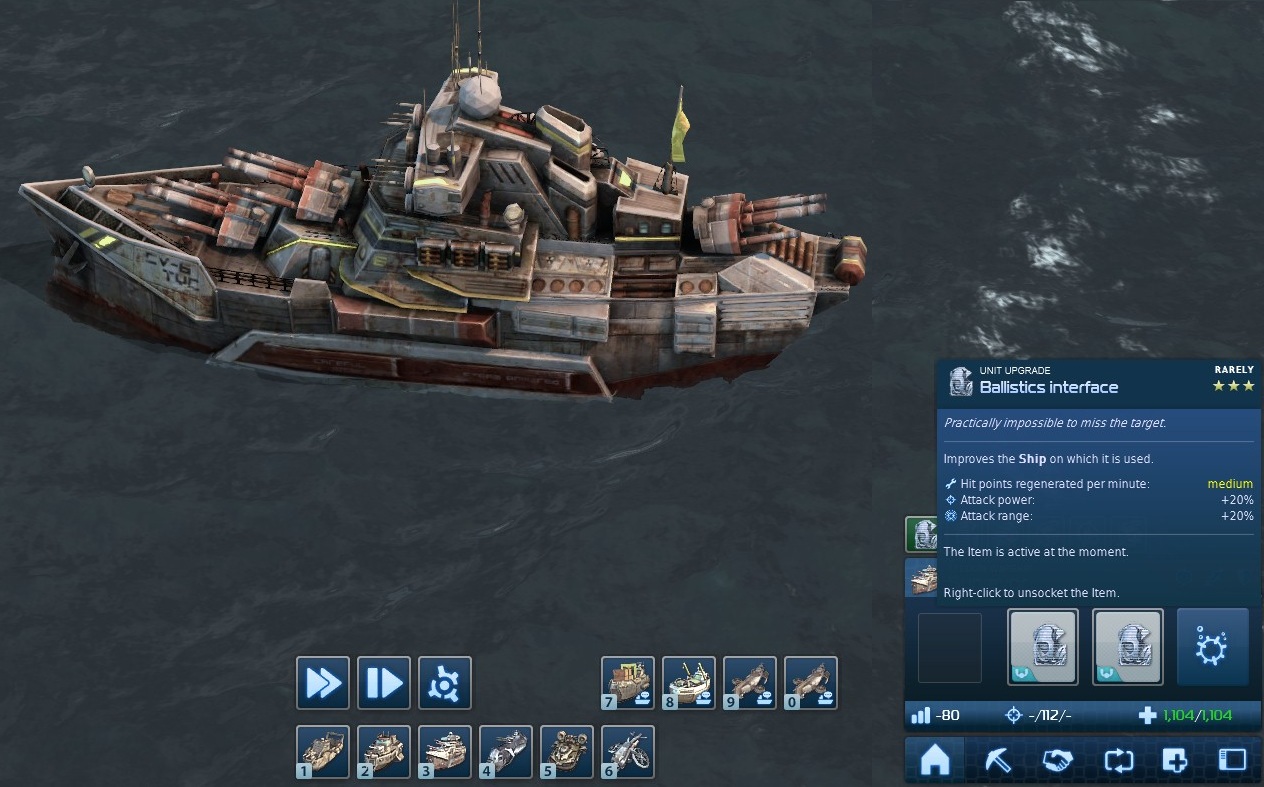Open the handshake diplomacy tab
The height and width of the screenshot is (787, 1264).
click(x=1056, y=761)
